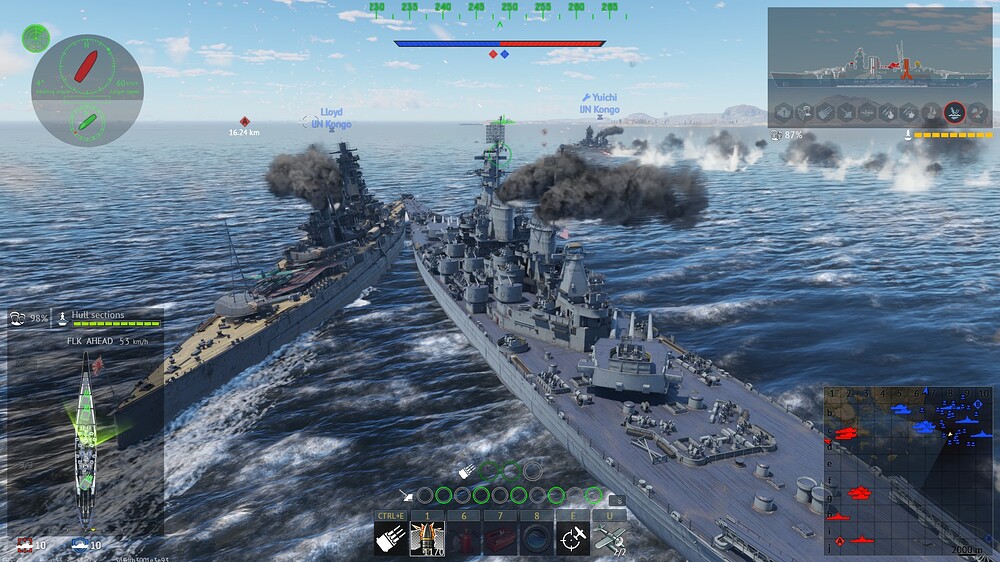The image size is (1000, 562).
Task: Activate the water pump-out action
Action: 537,537
